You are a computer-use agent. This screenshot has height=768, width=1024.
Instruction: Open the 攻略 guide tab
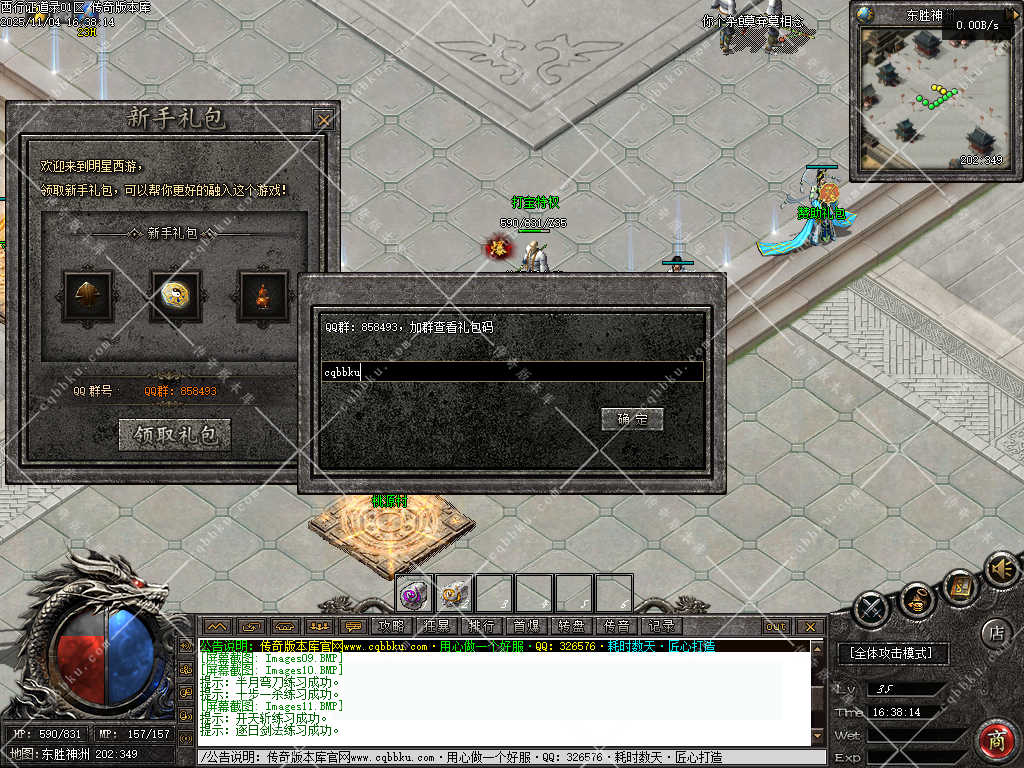tap(392, 626)
